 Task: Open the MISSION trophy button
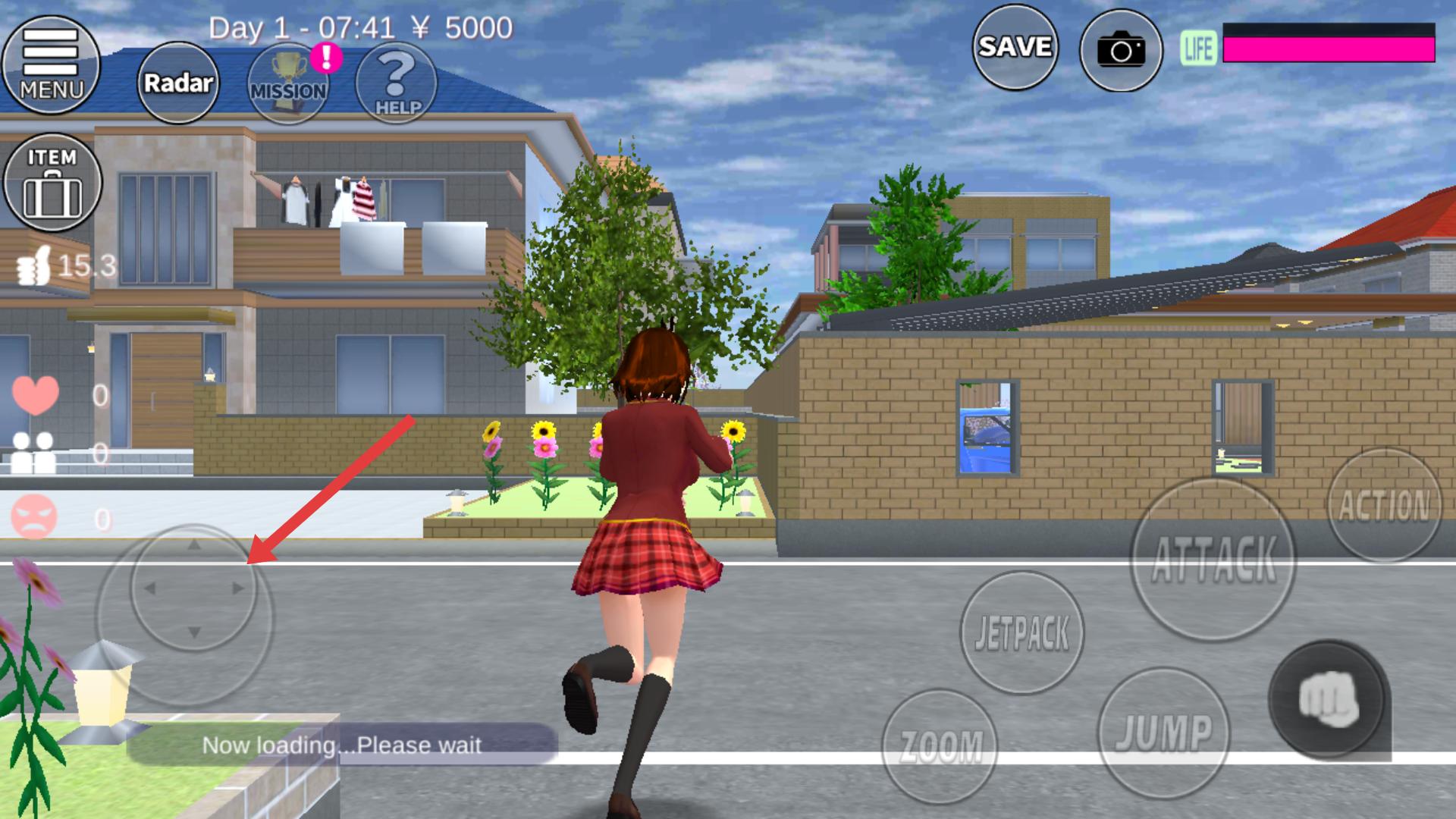click(288, 83)
